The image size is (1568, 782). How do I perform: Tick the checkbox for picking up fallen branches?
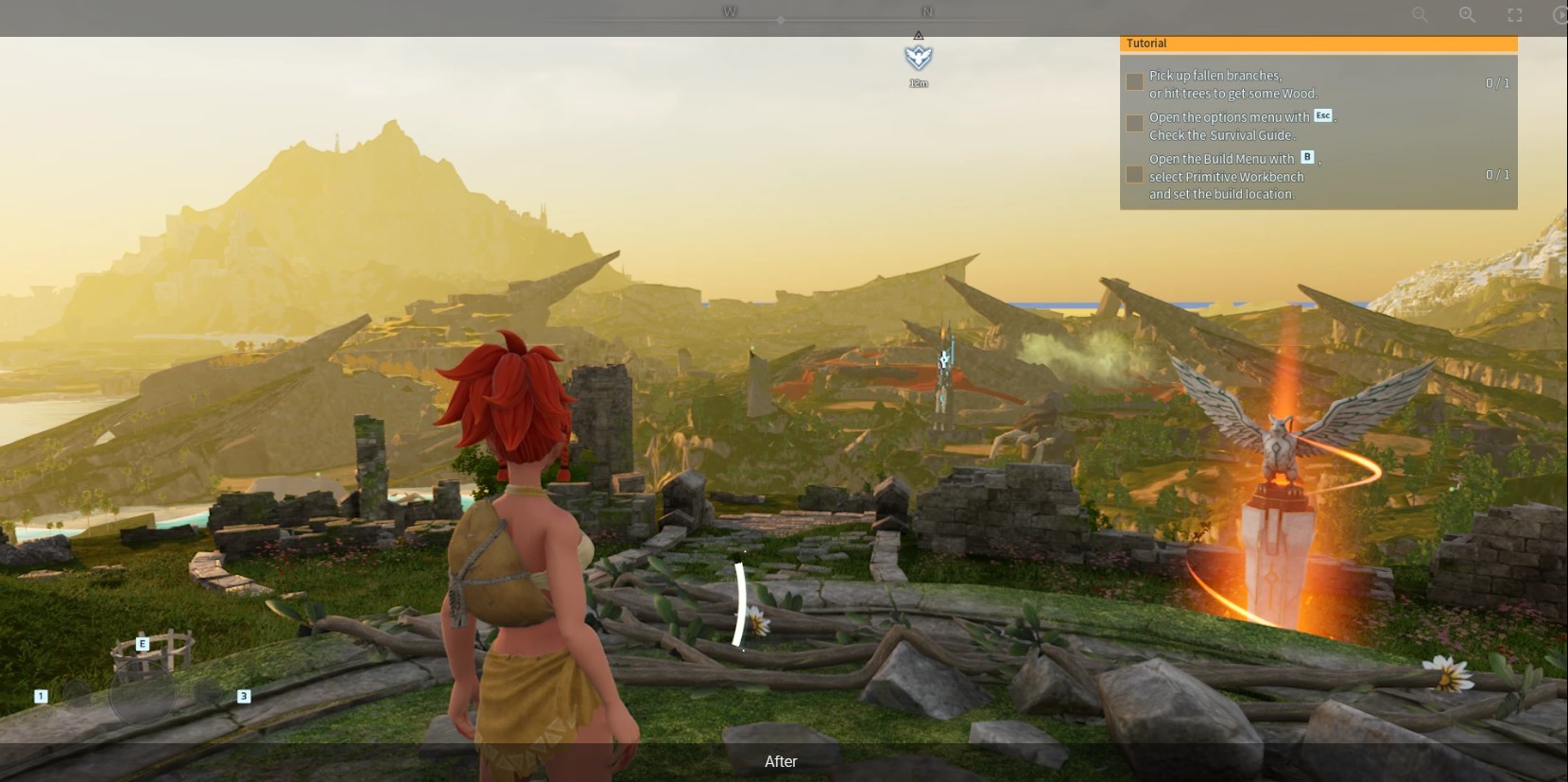point(1134,82)
